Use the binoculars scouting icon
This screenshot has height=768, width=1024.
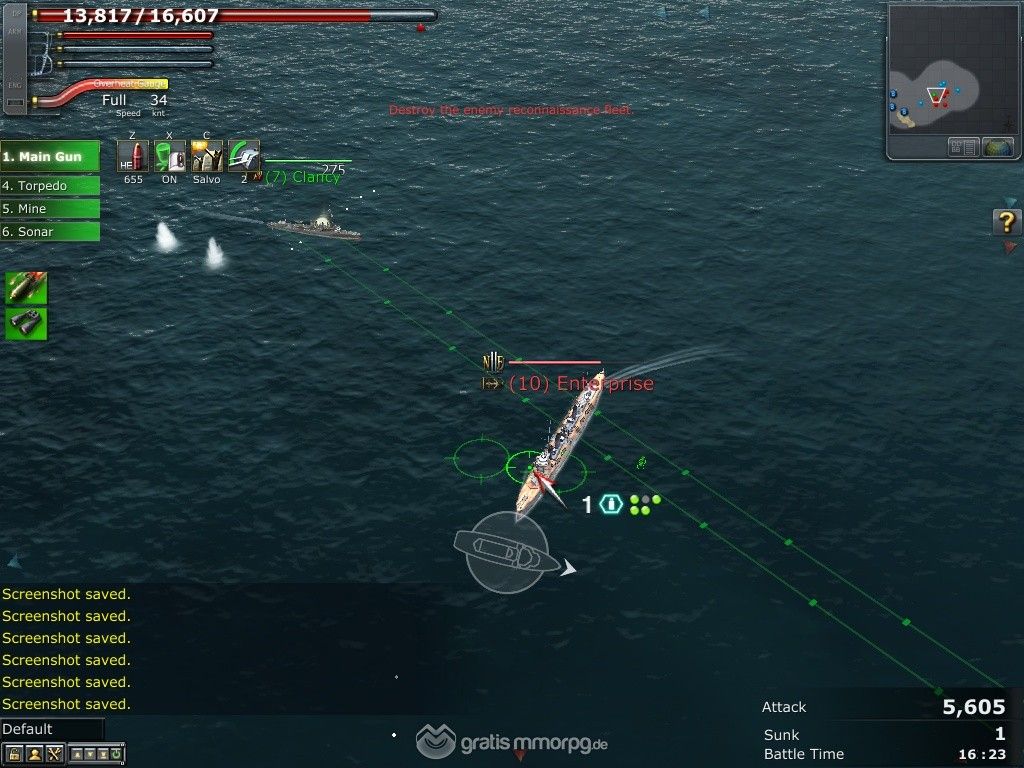click(26, 323)
